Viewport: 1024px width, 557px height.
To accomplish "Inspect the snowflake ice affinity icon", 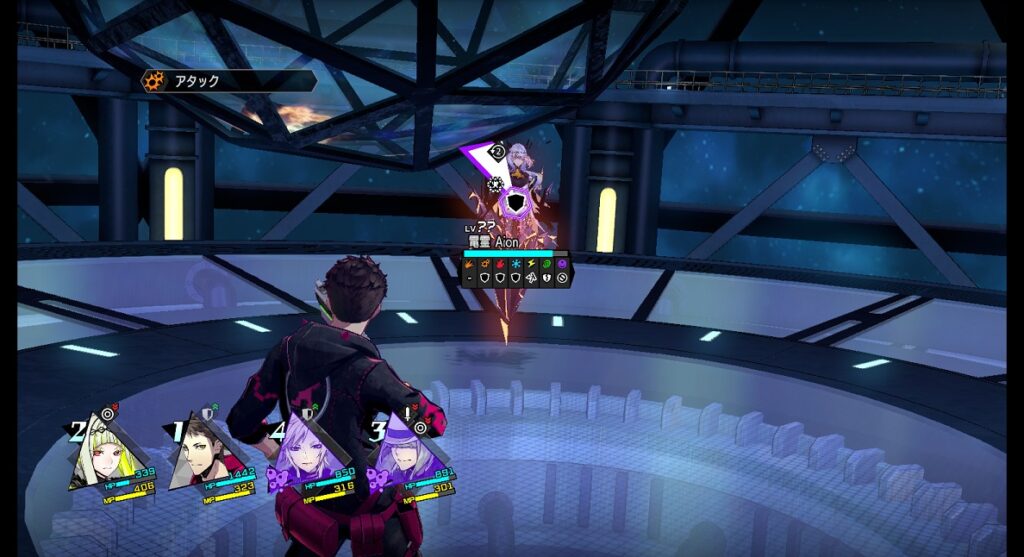I will [515, 265].
